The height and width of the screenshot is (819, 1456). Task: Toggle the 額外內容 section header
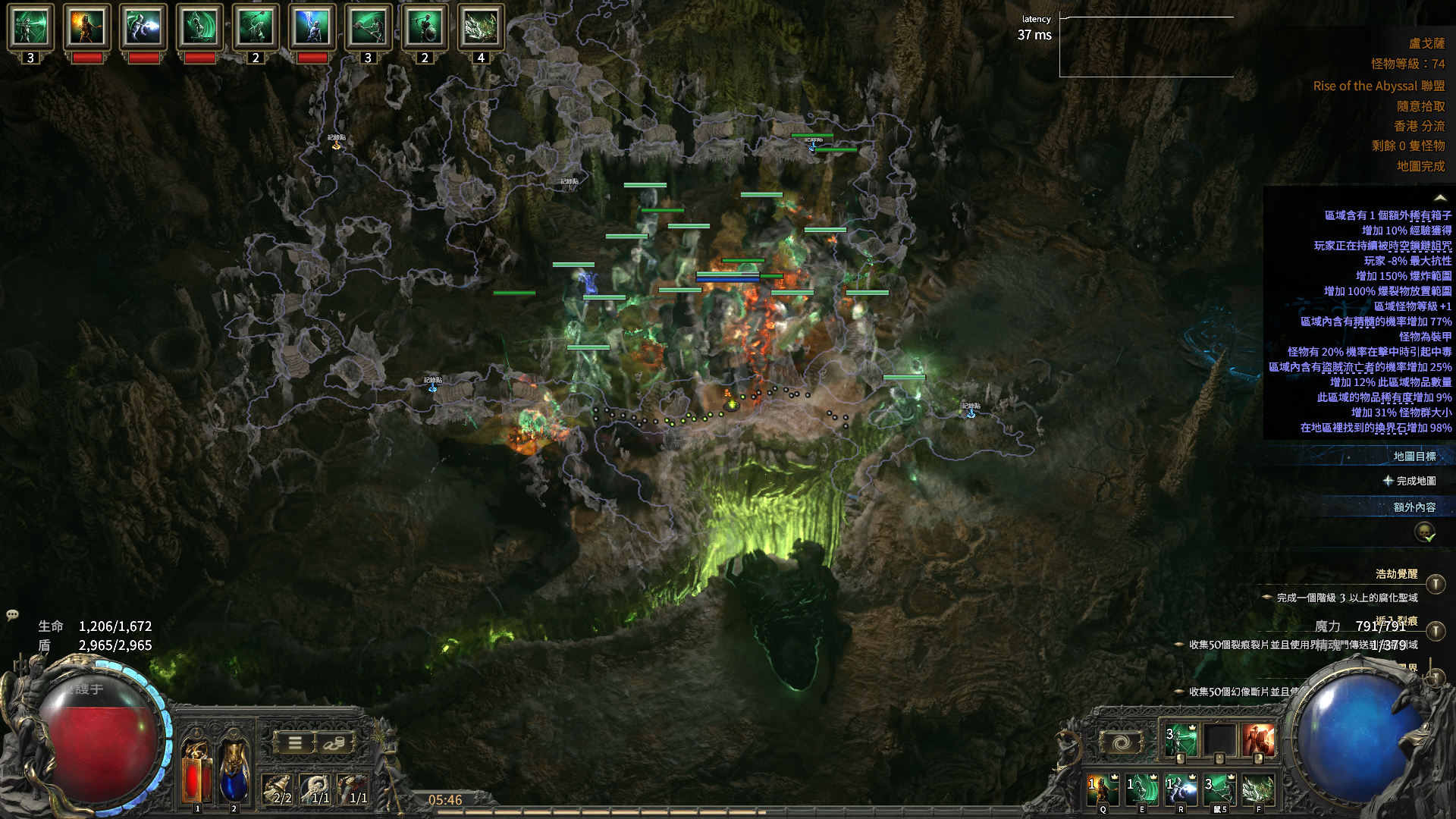pos(1414,507)
